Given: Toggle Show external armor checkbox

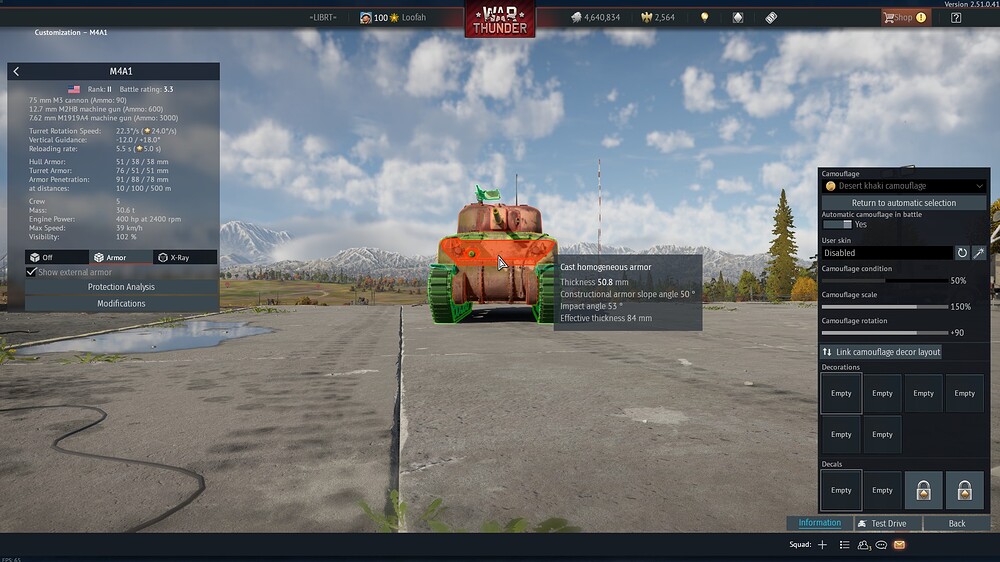Looking at the screenshot, I should click(32, 272).
